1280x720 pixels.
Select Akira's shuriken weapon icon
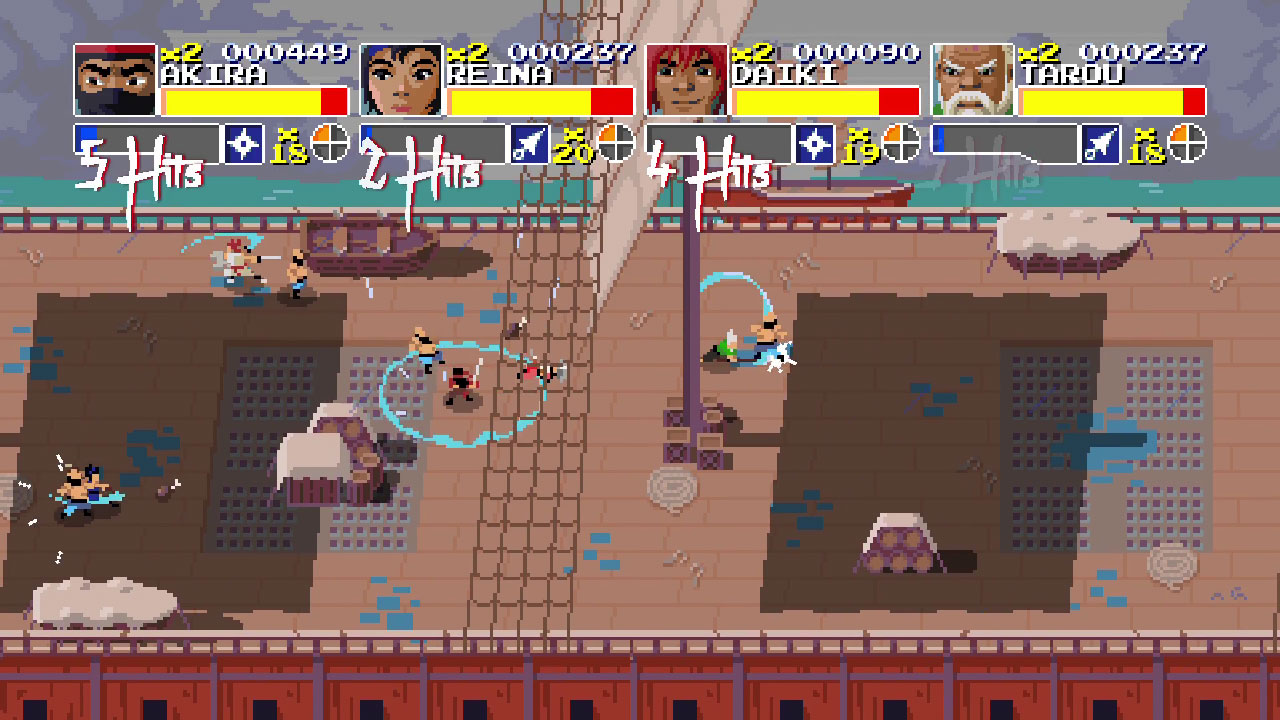(243, 142)
